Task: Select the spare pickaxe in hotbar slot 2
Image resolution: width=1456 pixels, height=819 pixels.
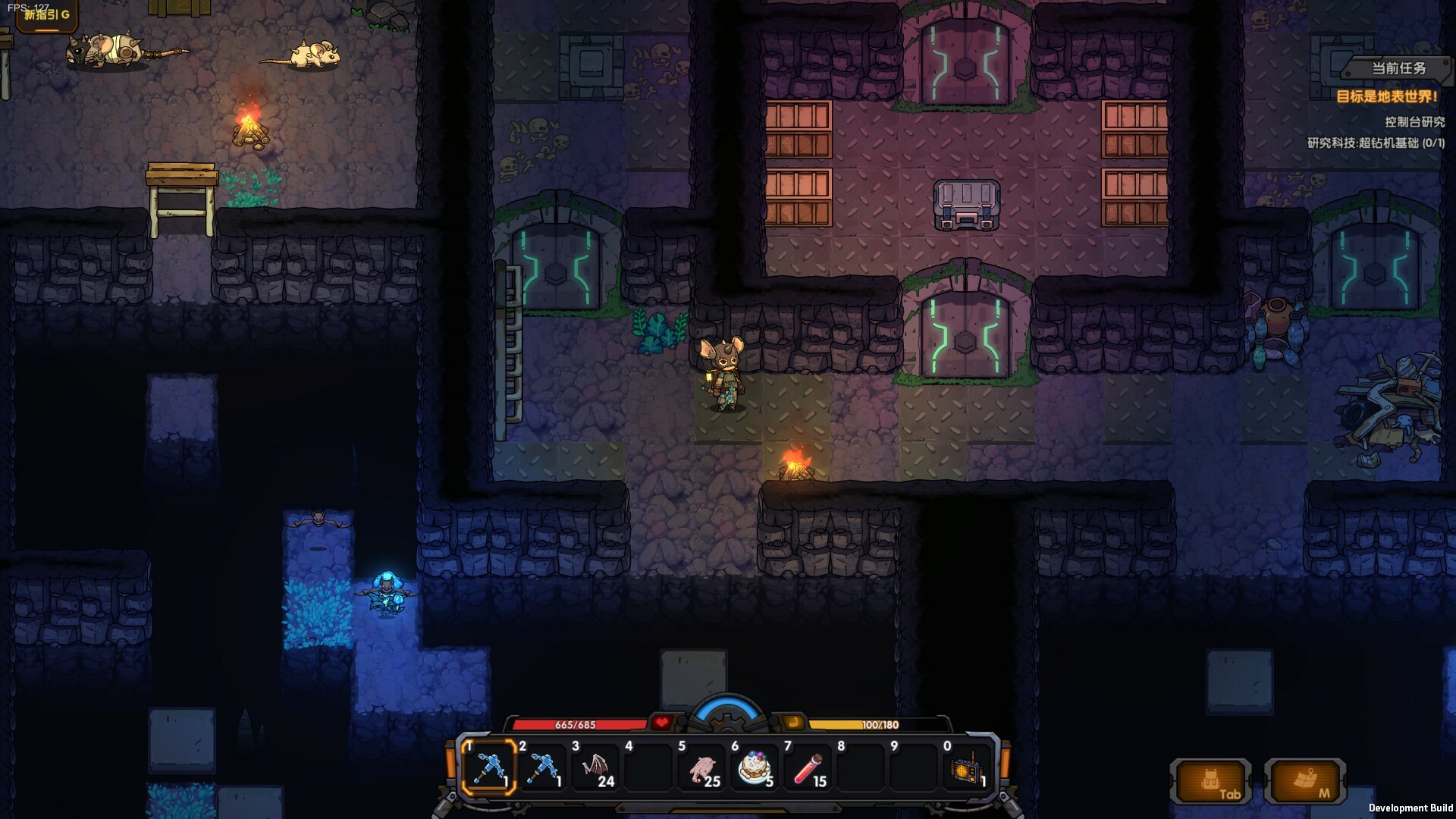Action: pos(544,768)
